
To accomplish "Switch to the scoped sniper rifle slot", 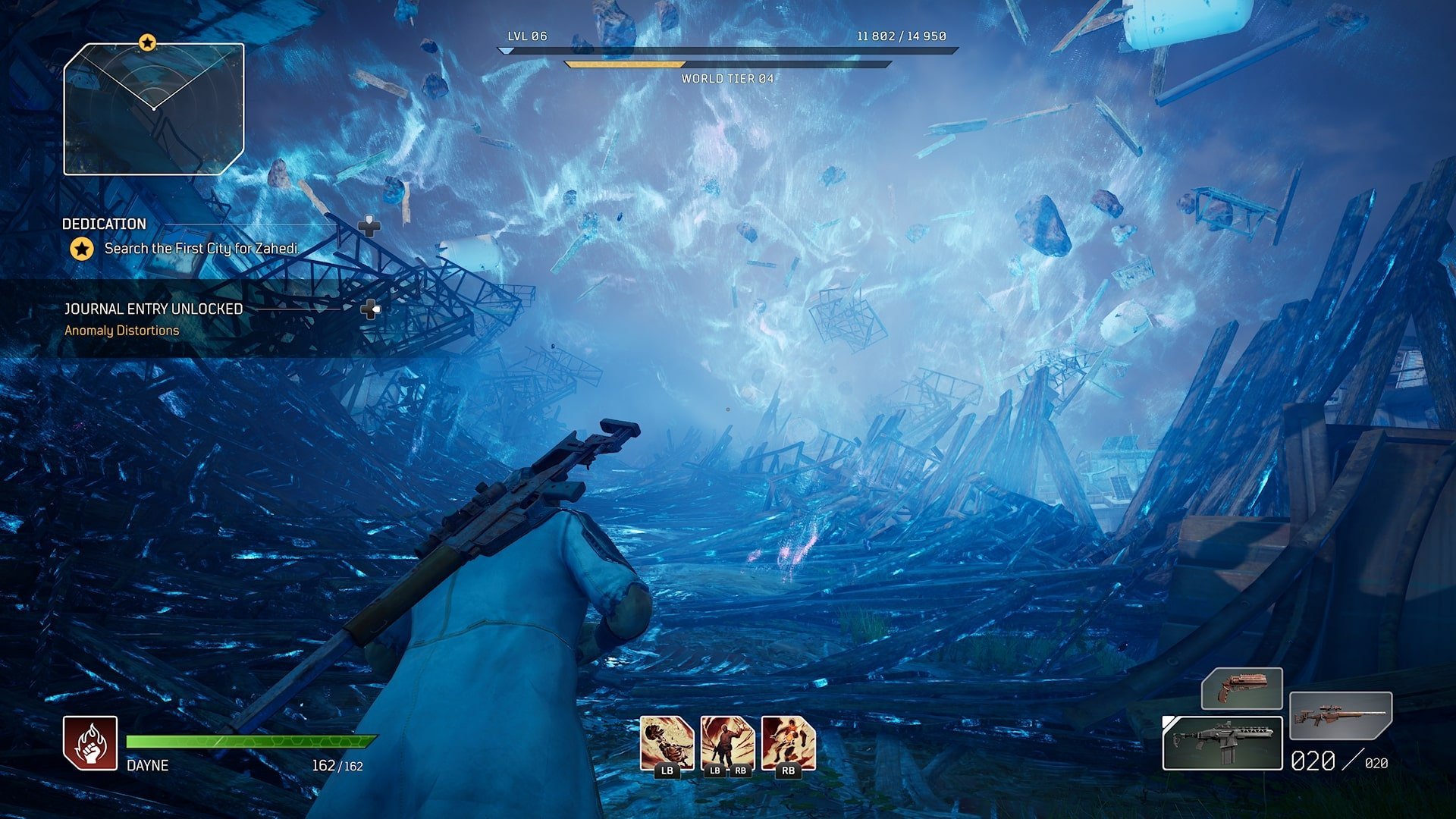I will coord(1340,715).
